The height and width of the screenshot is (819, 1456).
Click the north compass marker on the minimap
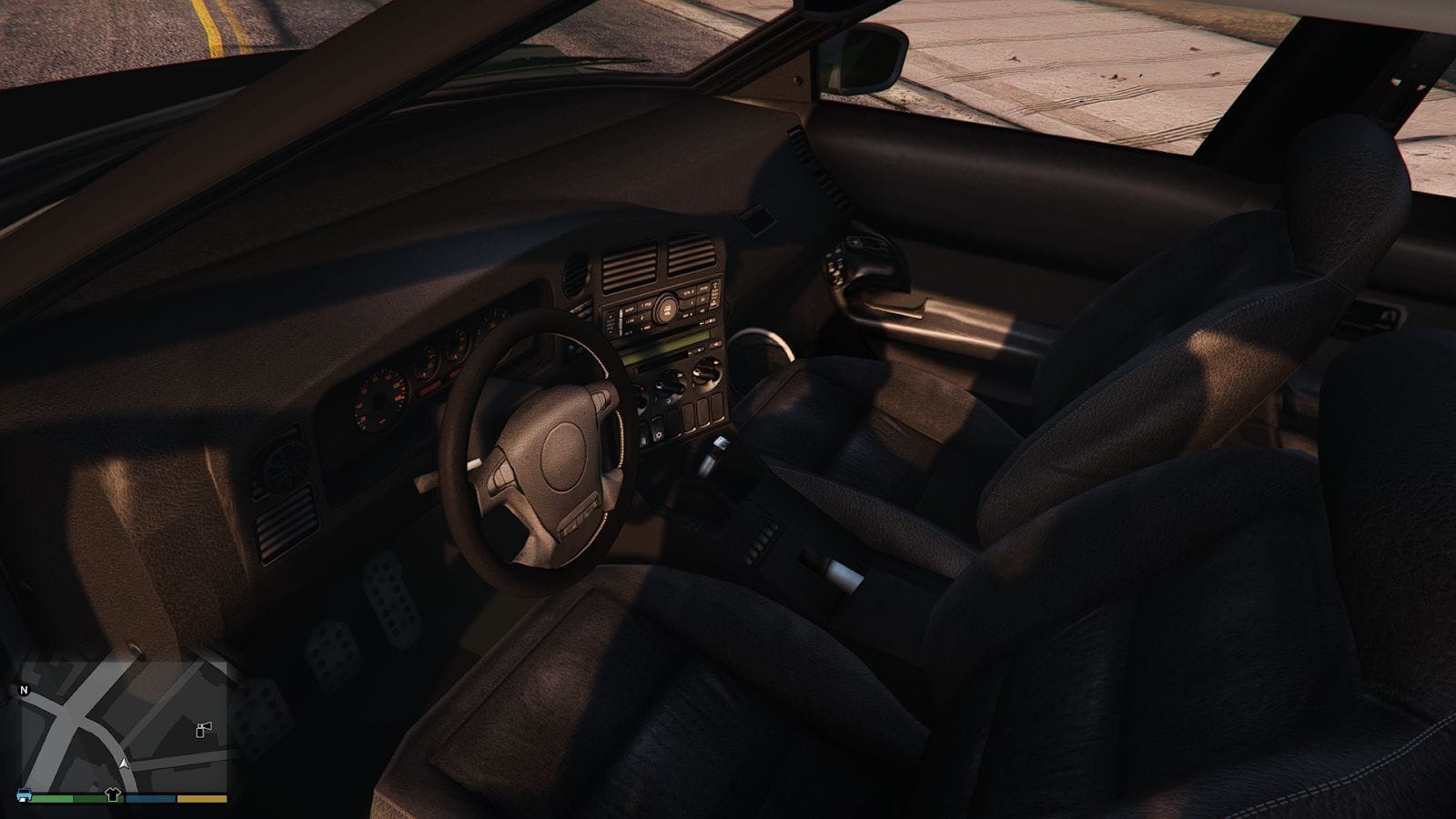coord(24,690)
